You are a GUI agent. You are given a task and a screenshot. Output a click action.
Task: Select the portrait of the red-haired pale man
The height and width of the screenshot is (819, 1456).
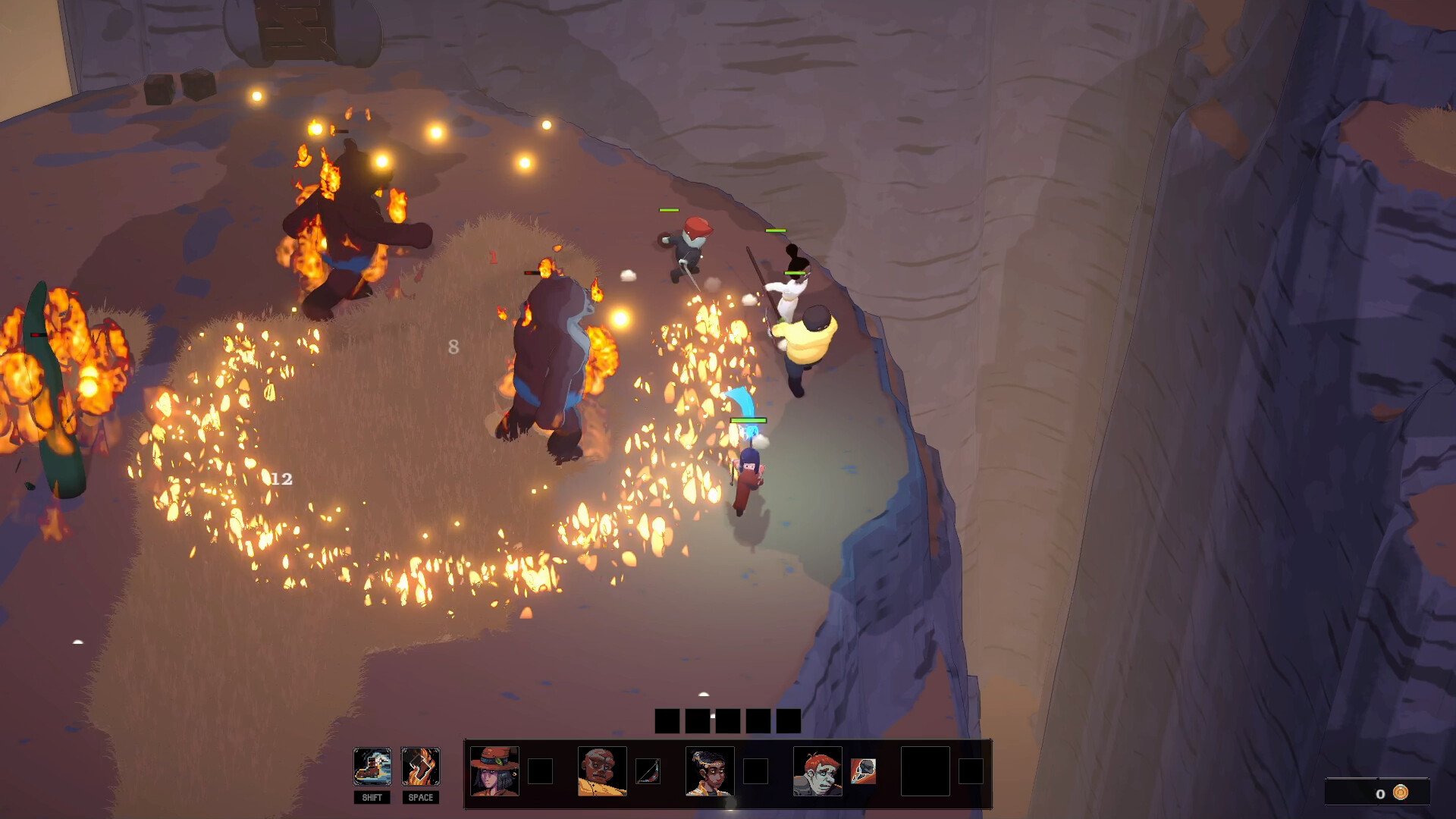818,770
